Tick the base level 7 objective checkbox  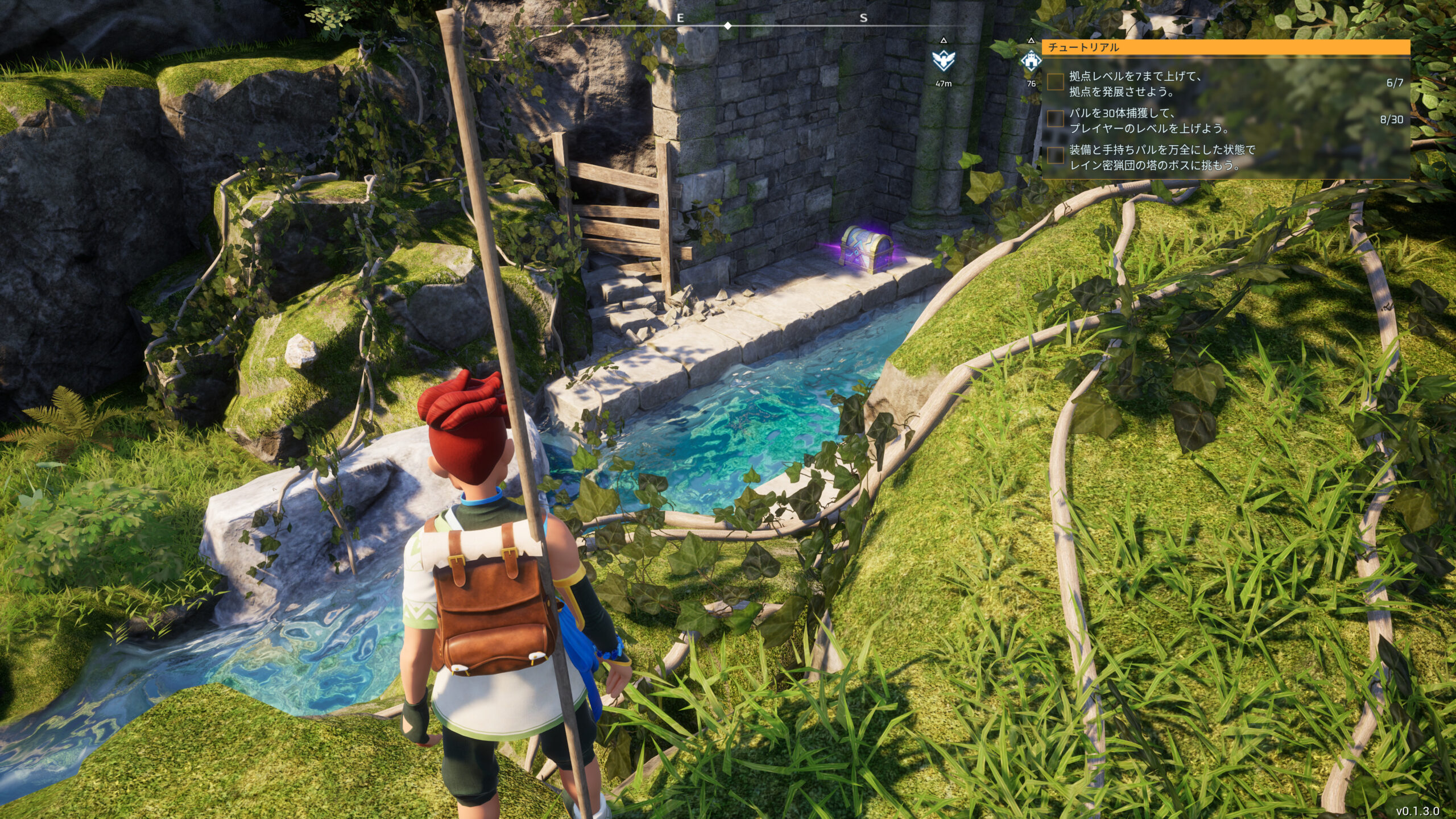click(1056, 82)
